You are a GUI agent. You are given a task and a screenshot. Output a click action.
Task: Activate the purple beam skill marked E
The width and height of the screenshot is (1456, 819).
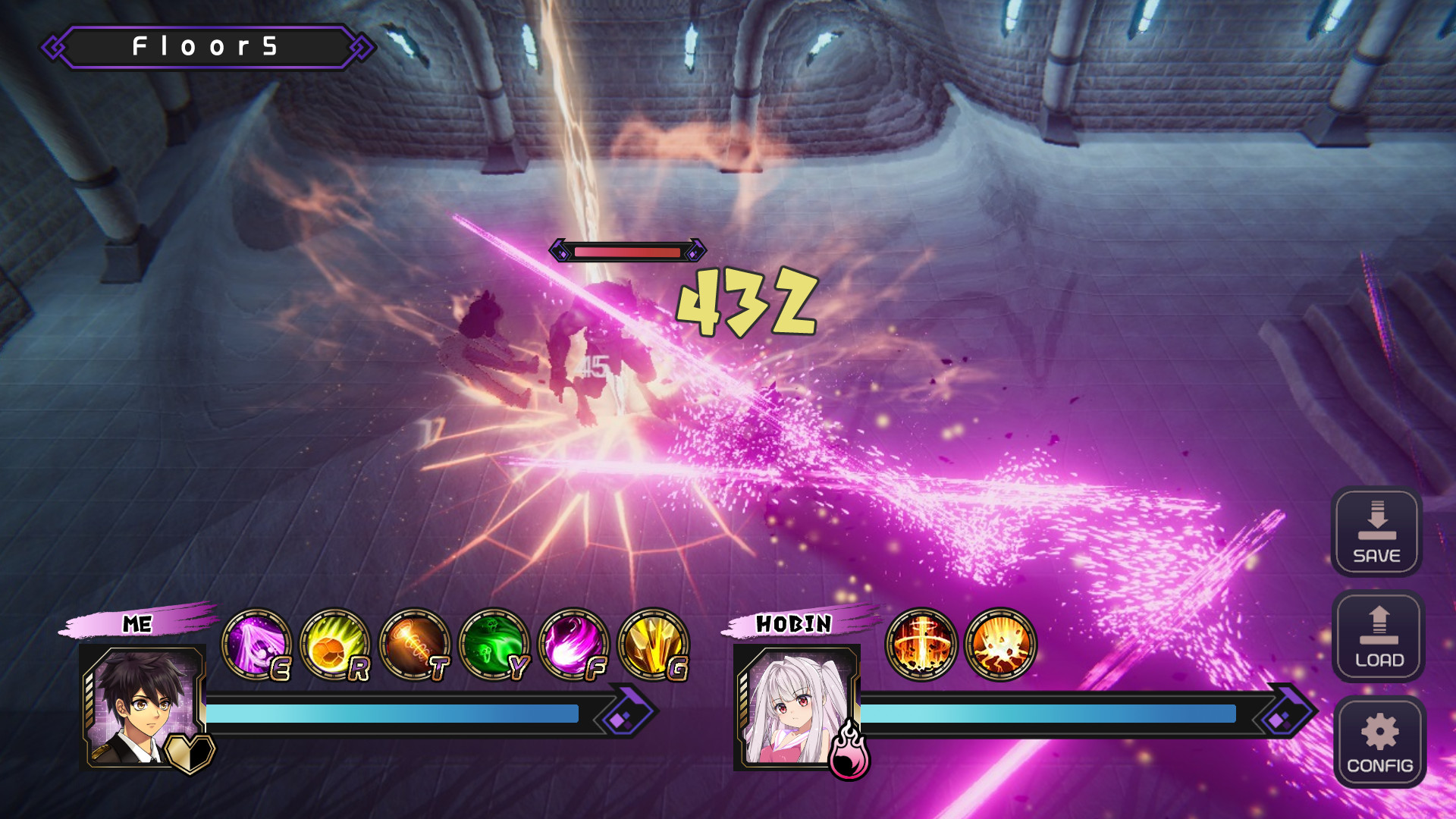(256, 645)
